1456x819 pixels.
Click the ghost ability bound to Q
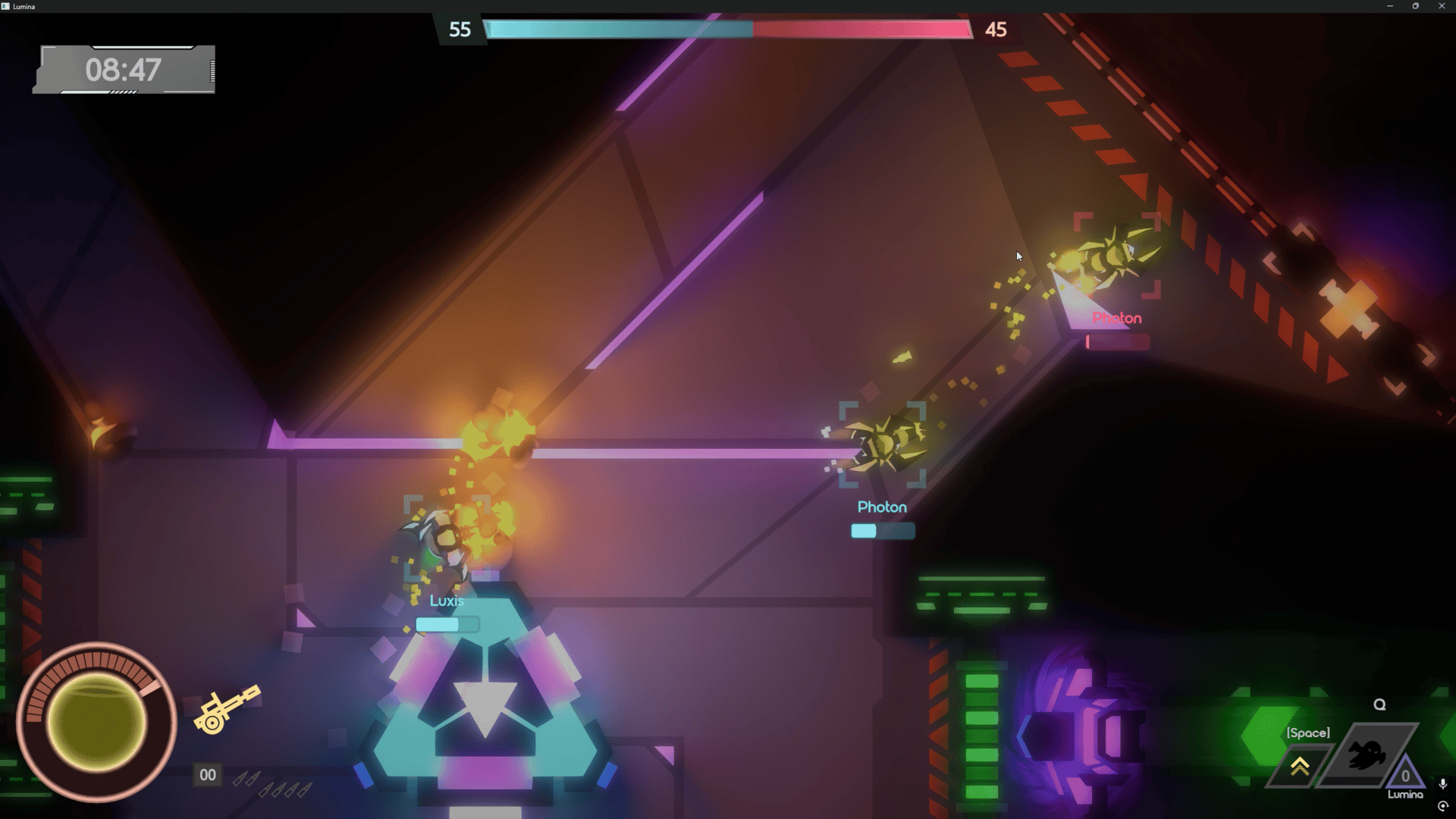(x=1365, y=755)
